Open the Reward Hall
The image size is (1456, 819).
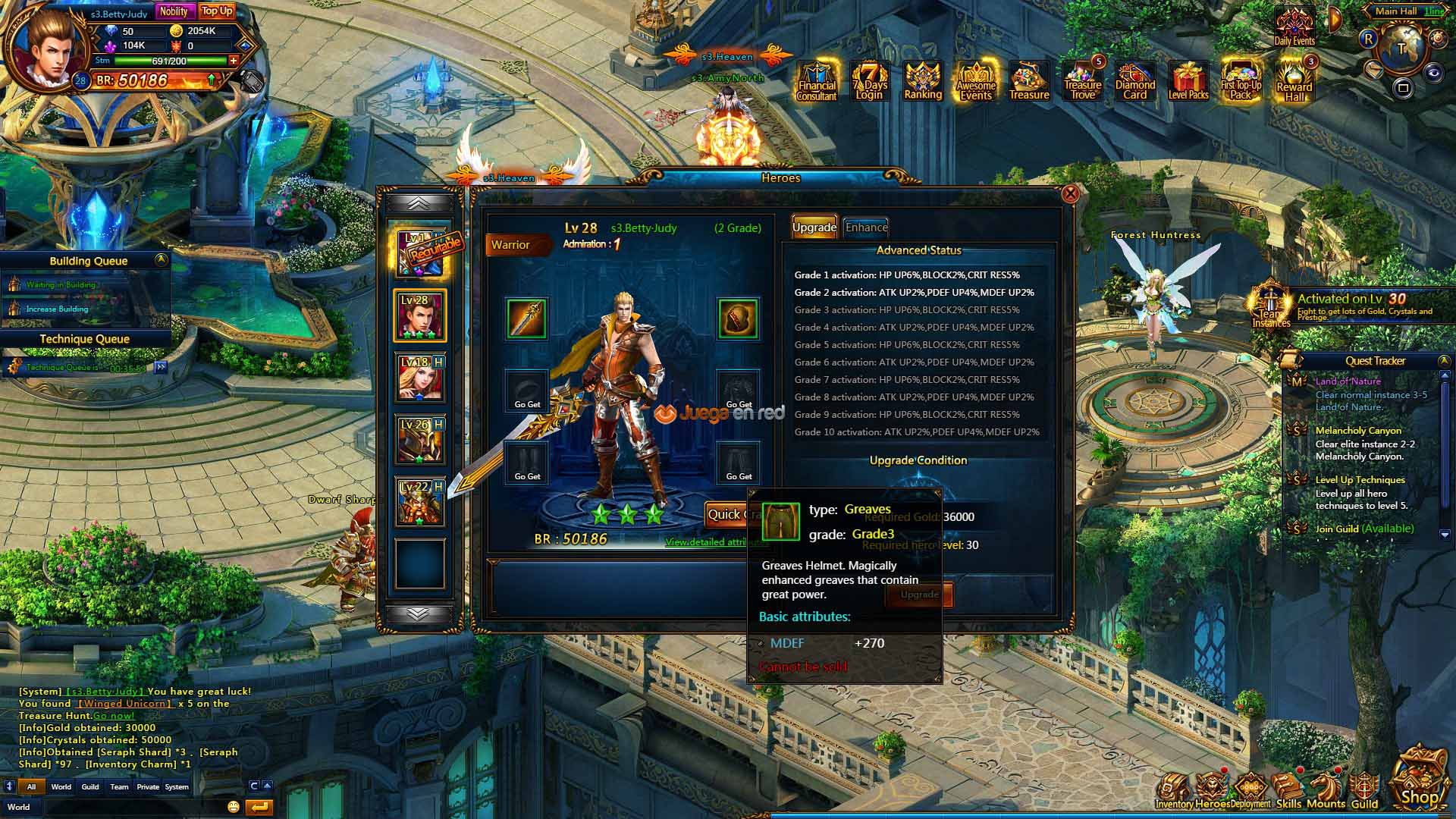[x=1294, y=81]
